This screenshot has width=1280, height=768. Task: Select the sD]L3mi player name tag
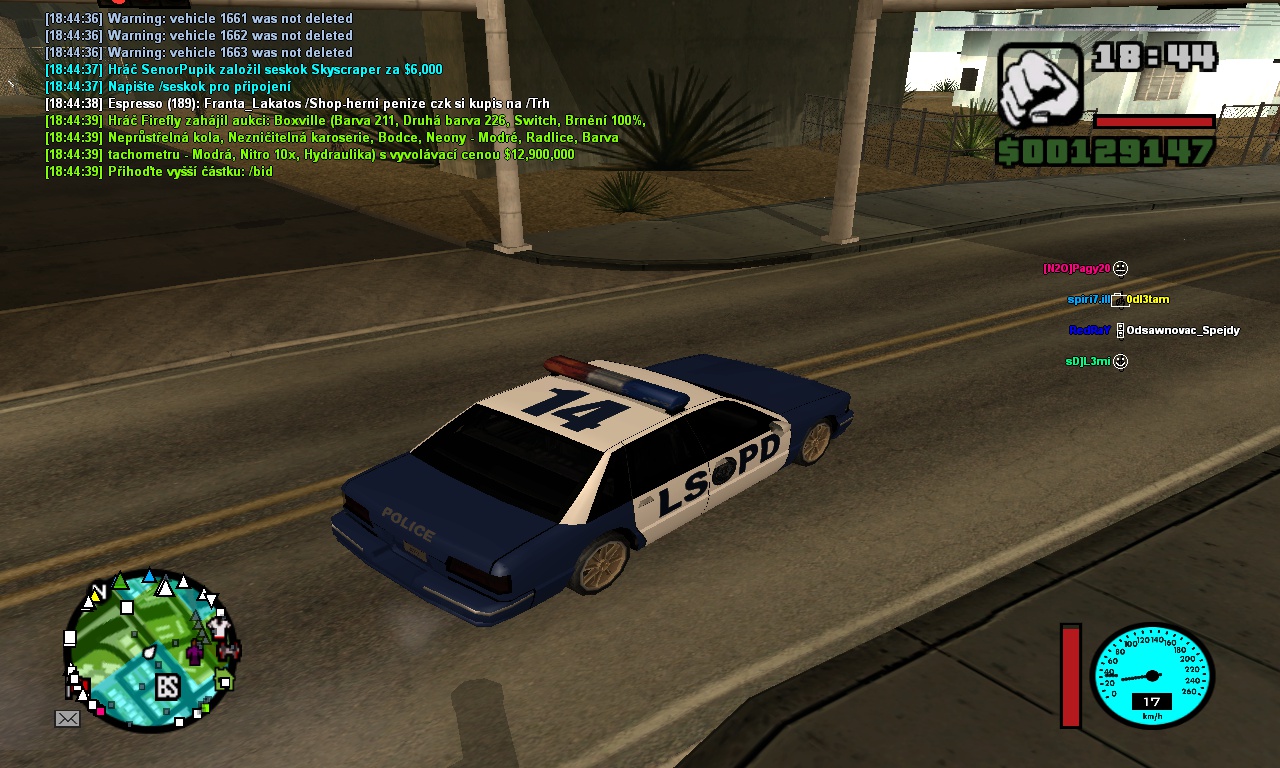tap(1088, 361)
